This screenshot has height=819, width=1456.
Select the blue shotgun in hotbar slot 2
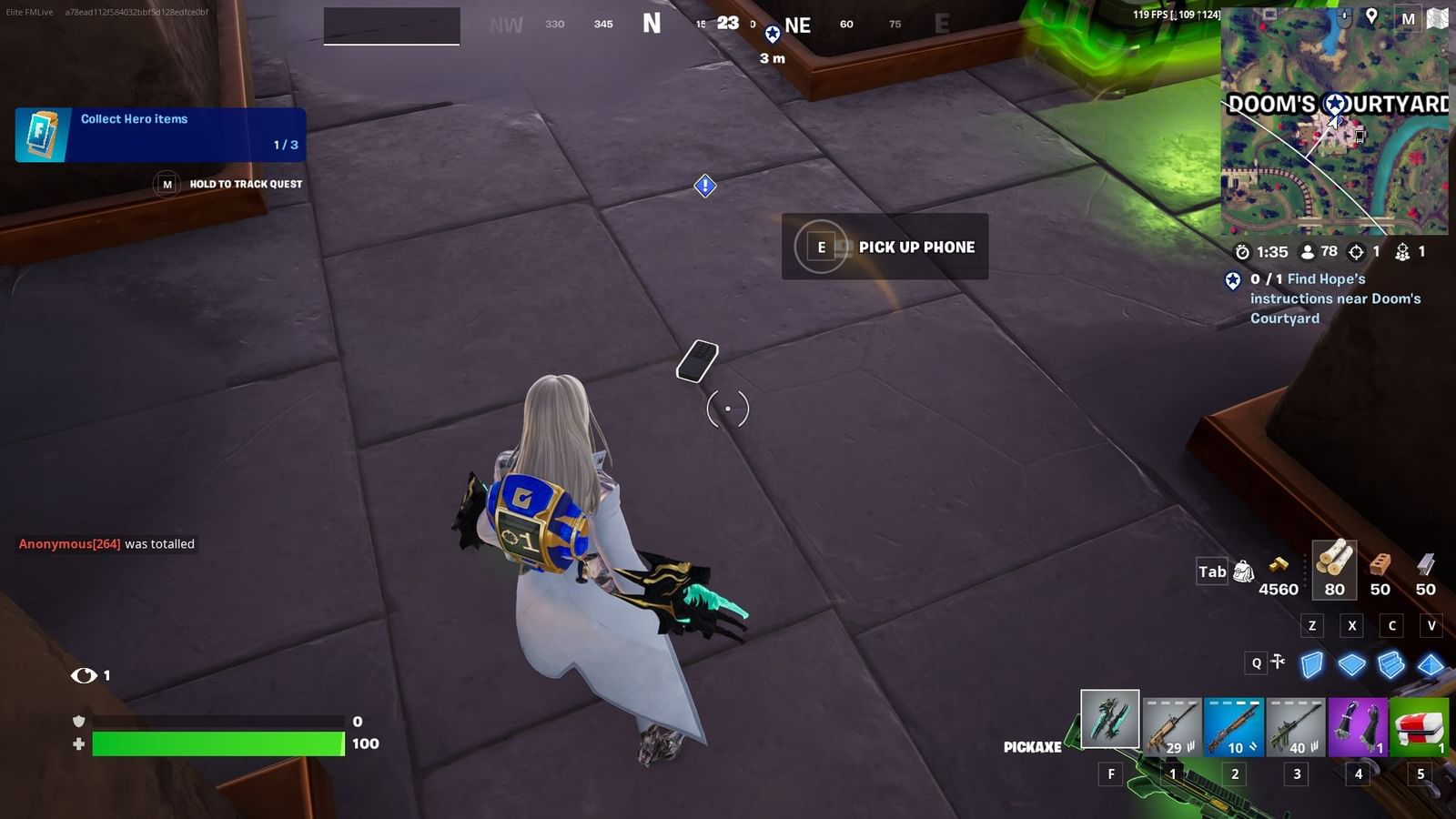pos(1234,725)
